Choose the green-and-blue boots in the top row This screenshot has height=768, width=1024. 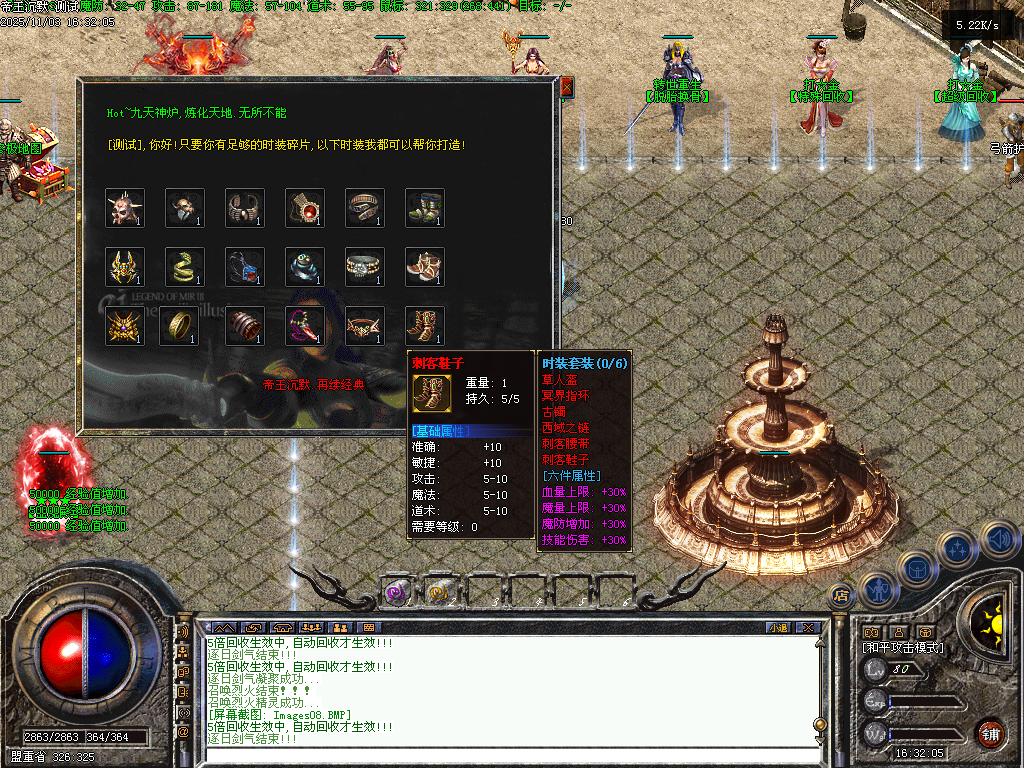425,207
